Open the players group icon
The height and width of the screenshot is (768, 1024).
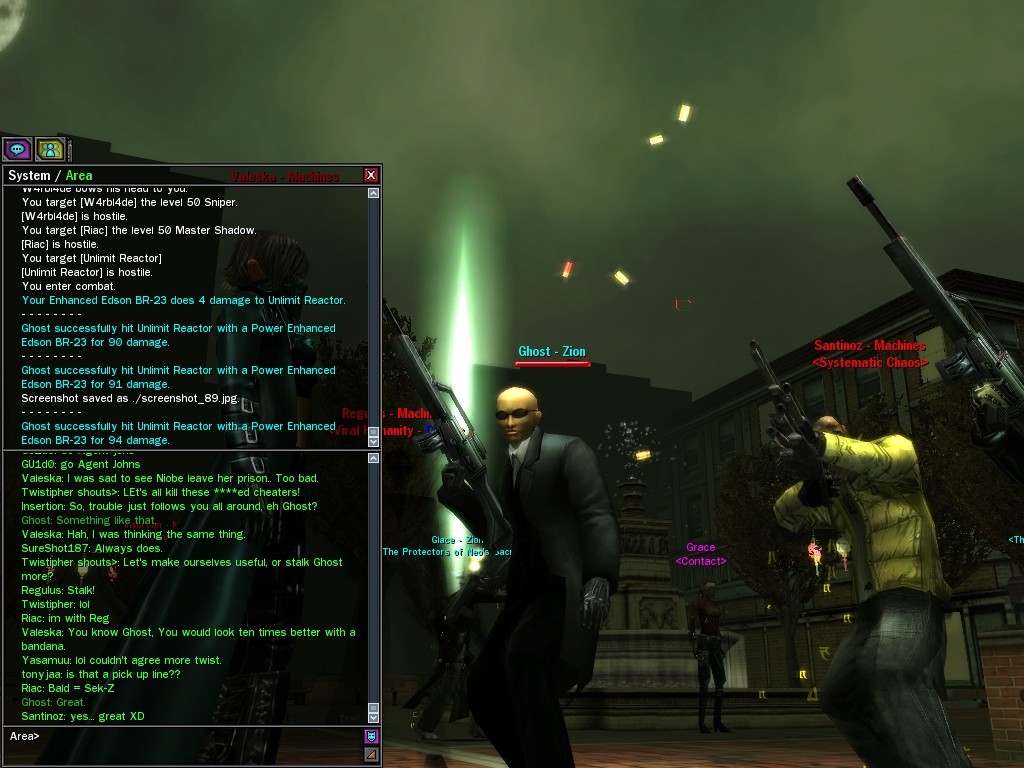click(x=50, y=149)
